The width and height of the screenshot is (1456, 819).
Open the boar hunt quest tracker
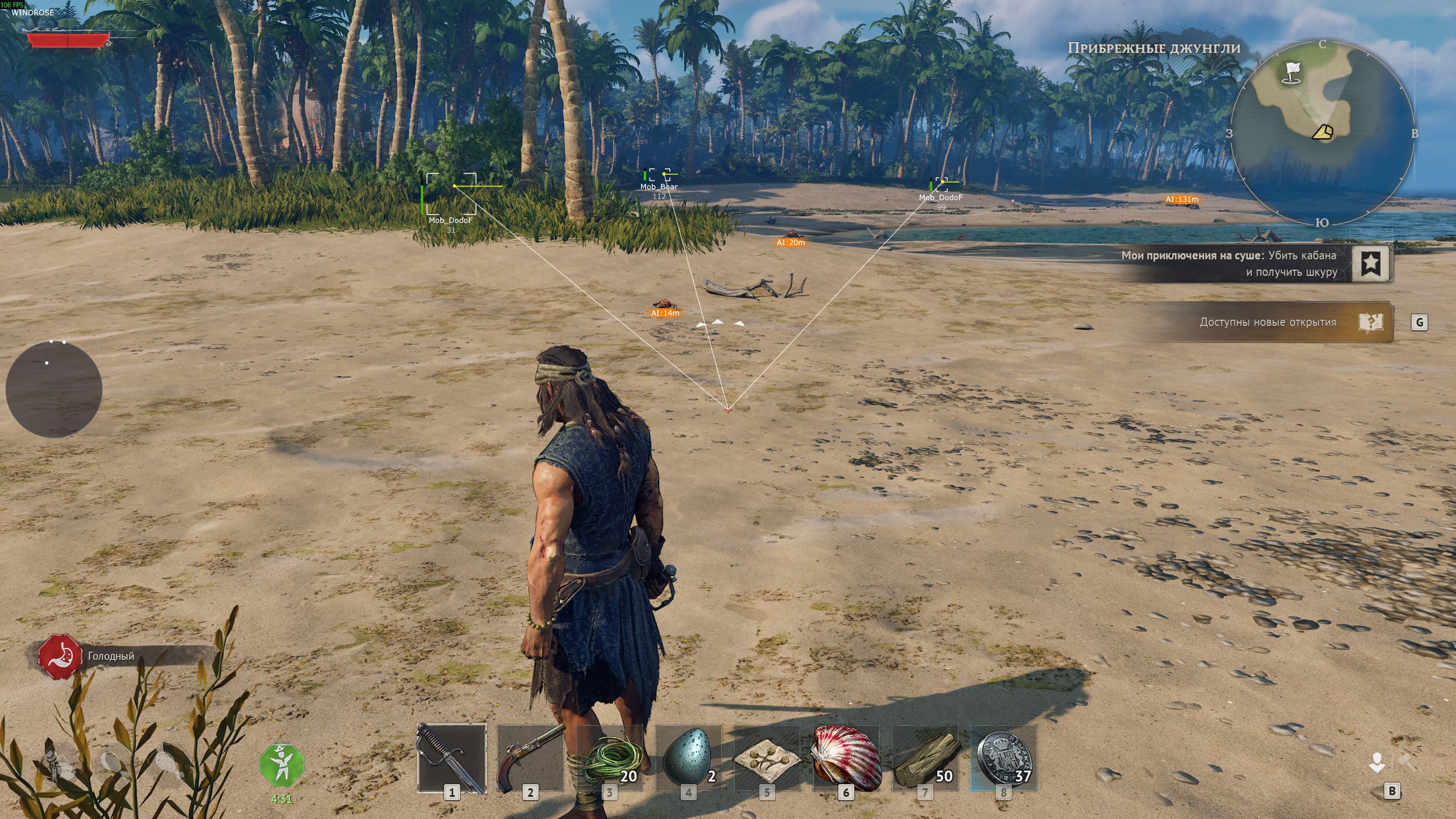click(x=1371, y=263)
